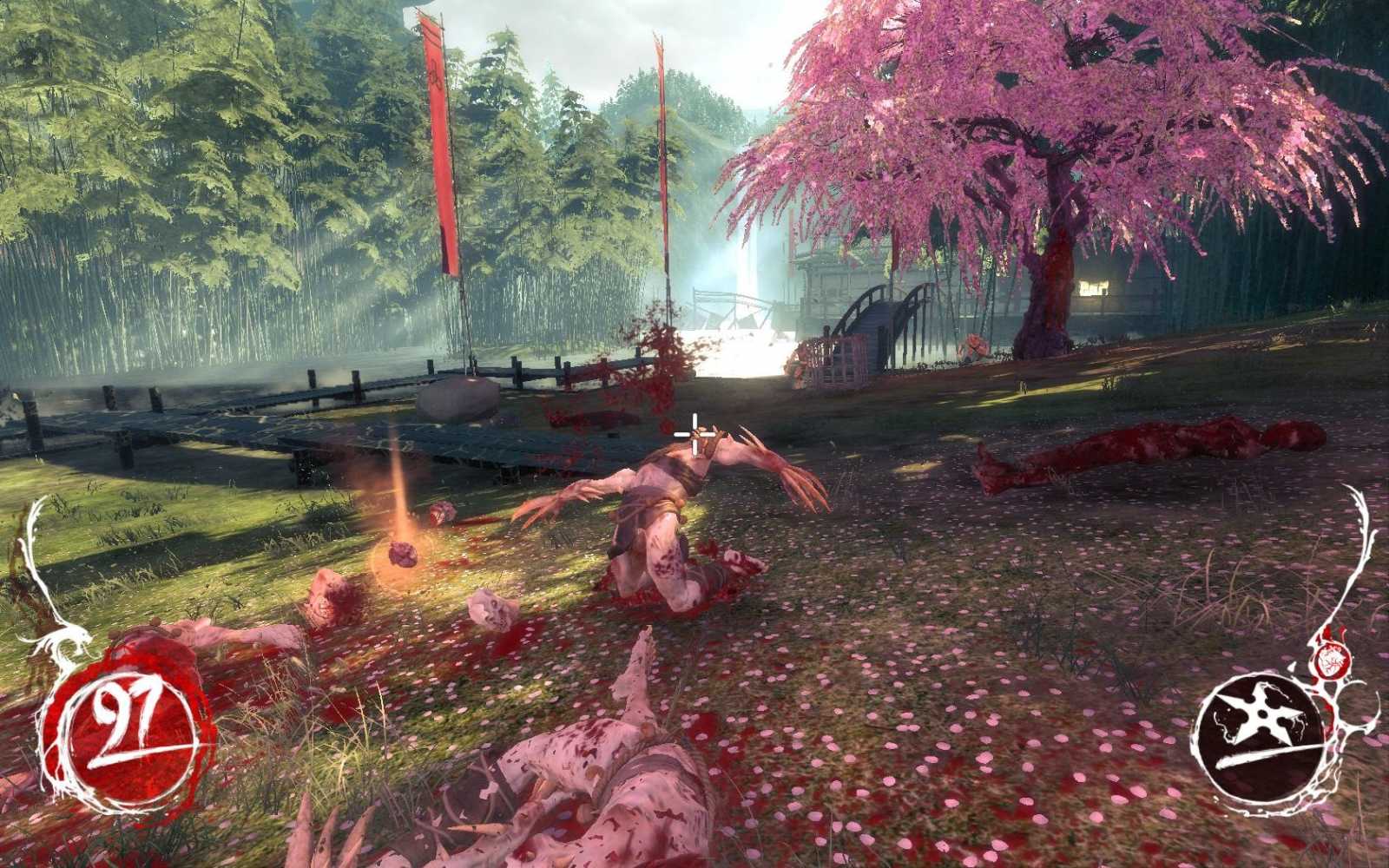Click the tall red banner flag on the left
Image resolution: width=1389 pixels, height=868 pixels.
pyautogui.click(x=438, y=156)
